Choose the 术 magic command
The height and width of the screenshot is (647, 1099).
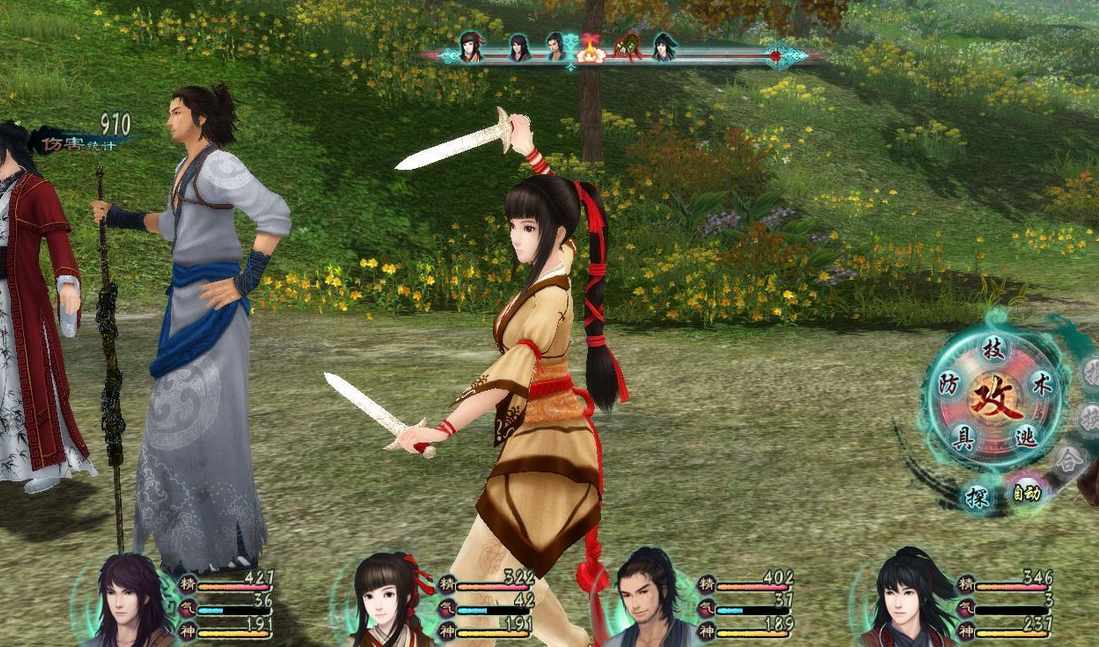pos(1041,387)
